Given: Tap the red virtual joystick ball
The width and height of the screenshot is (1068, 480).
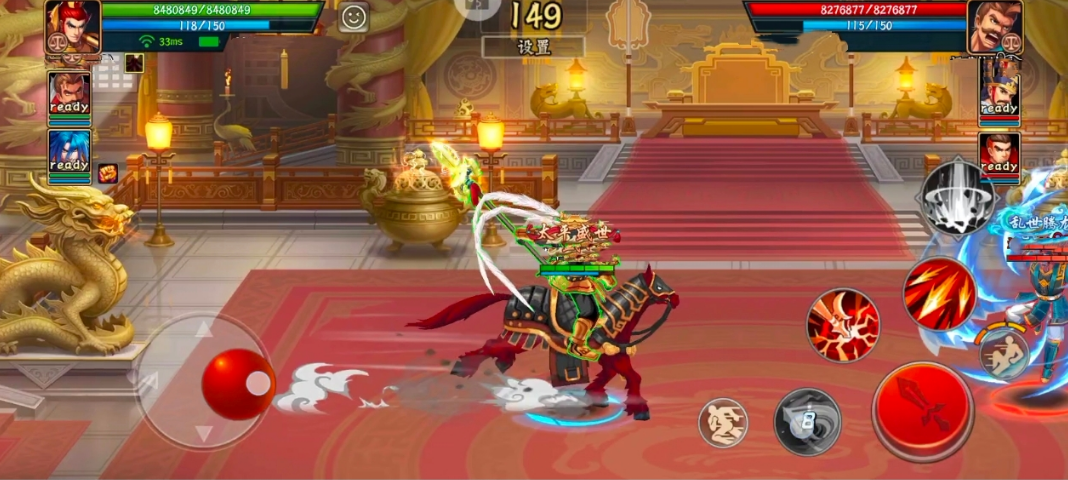Looking at the screenshot, I should pyautogui.click(x=238, y=384).
